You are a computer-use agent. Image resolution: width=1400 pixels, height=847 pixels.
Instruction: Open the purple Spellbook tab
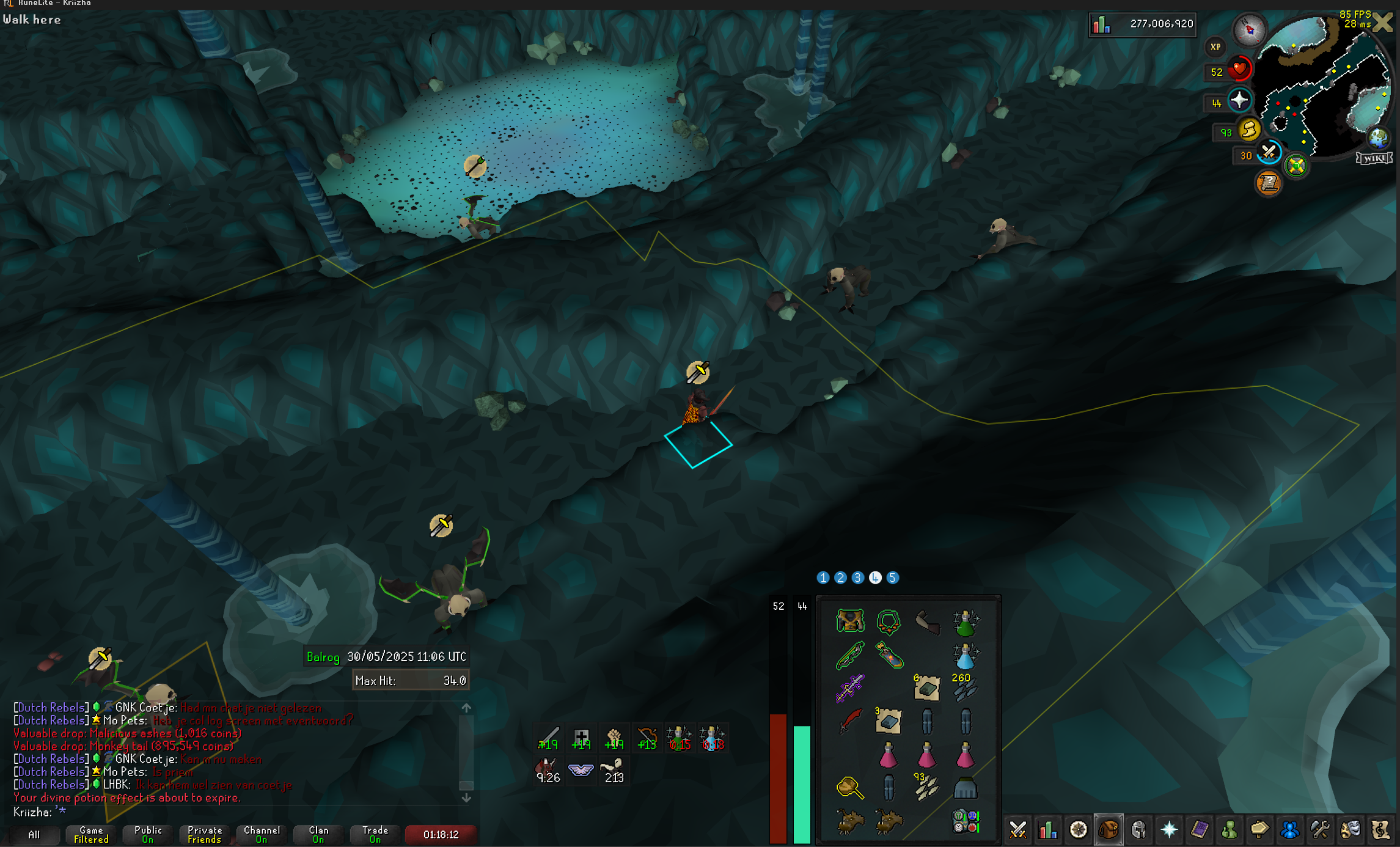pyautogui.click(x=1199, y=830)
